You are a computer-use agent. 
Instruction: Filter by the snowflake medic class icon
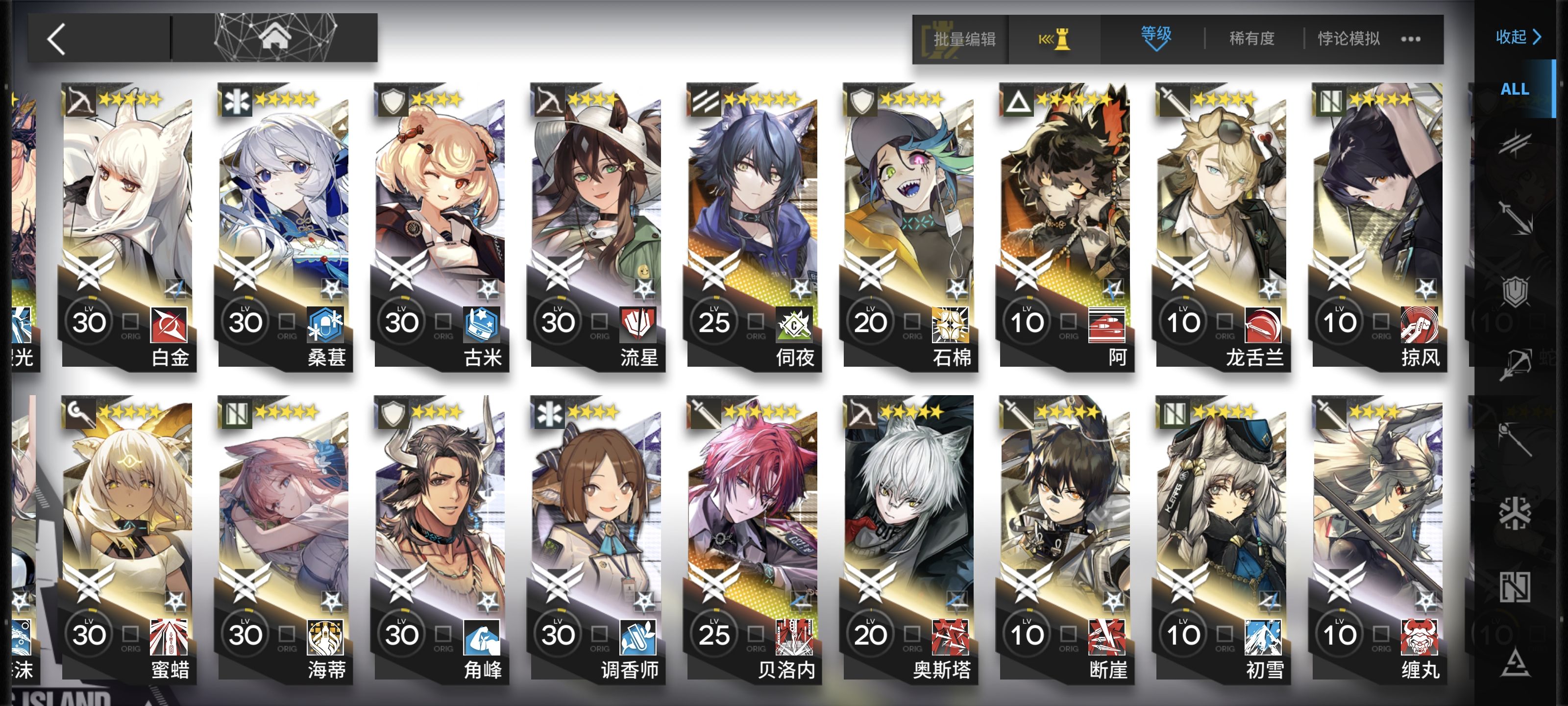1515,512
